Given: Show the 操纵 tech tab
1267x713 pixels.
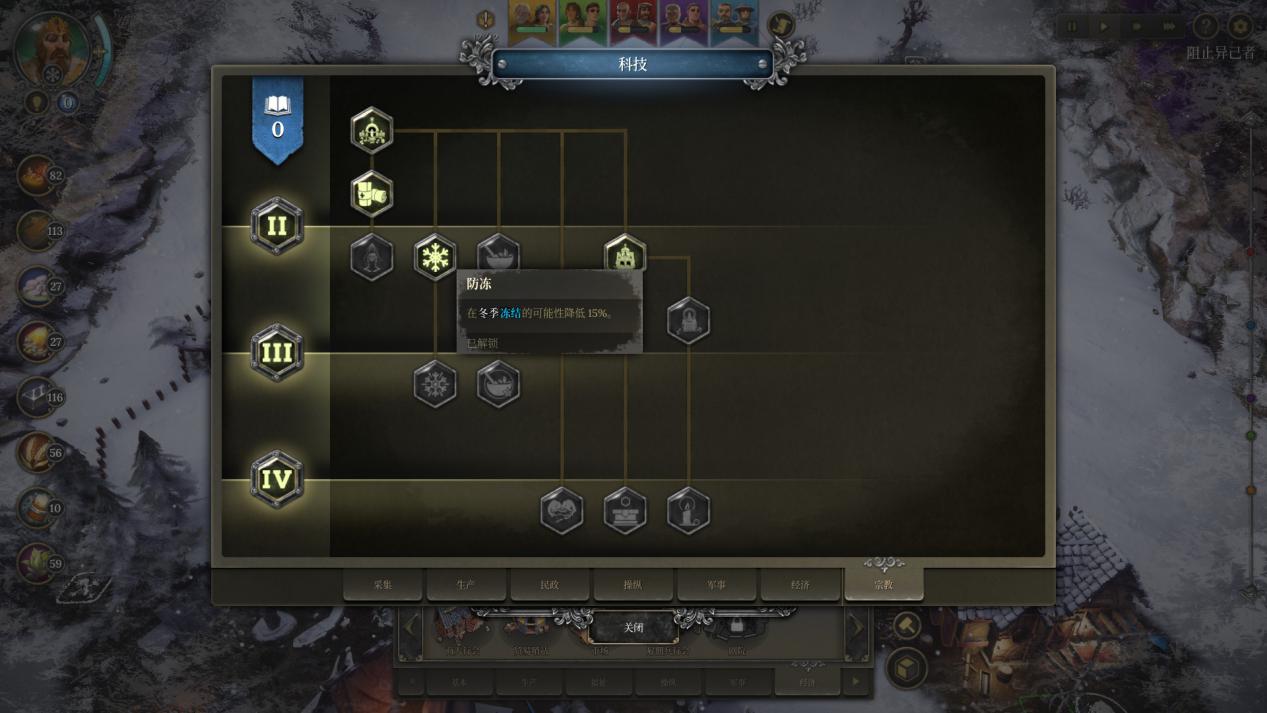Looking at the screenshot, I should pos(633,584).
